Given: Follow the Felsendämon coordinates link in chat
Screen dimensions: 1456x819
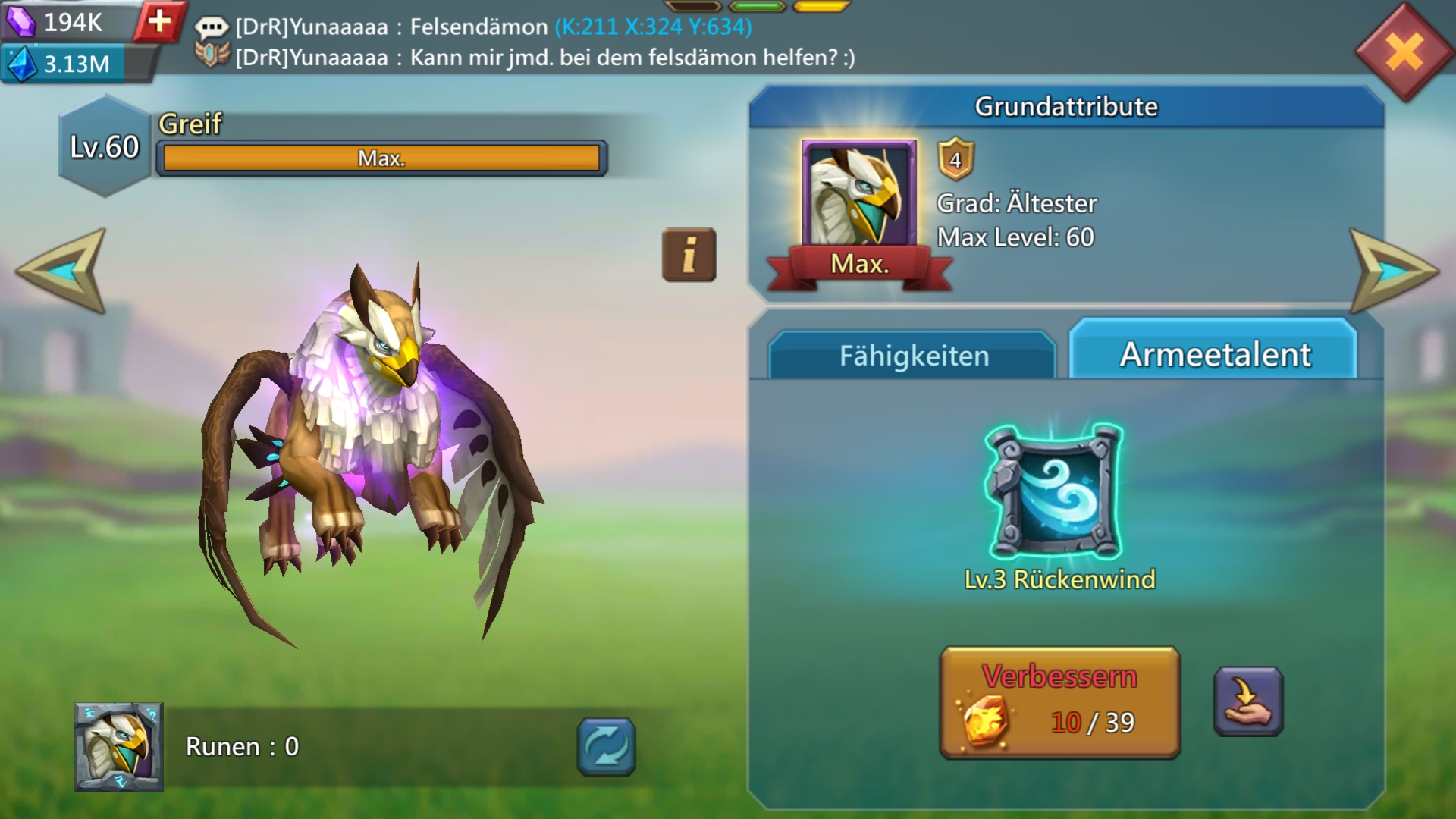Looking at the screenshot, I should pos(653,27).
